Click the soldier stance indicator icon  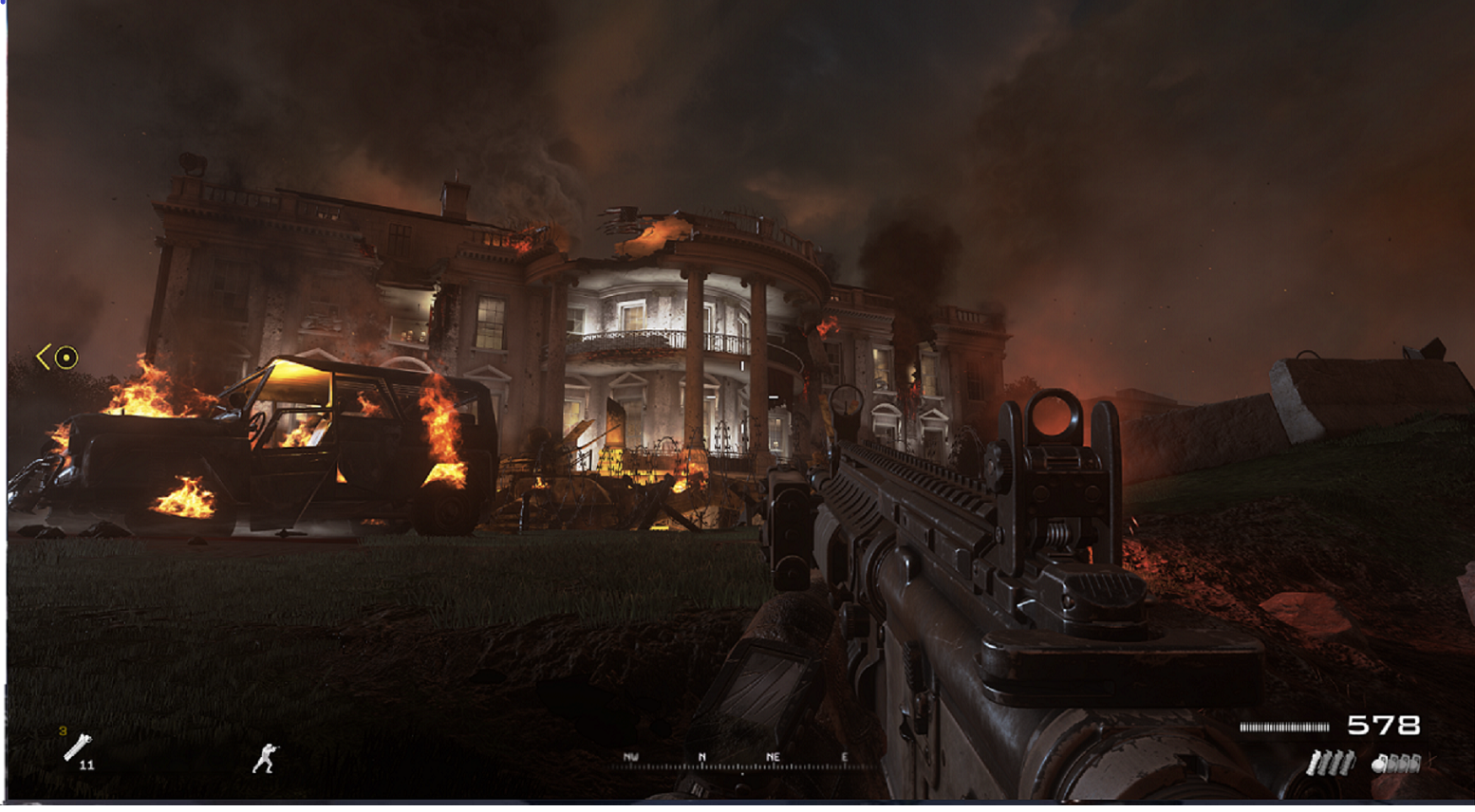tap(267, 759)
